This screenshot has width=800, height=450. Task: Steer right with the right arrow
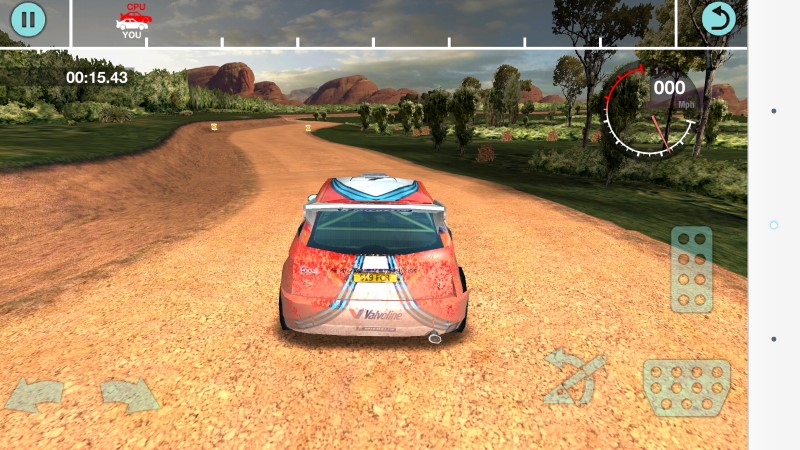(130, 395)
